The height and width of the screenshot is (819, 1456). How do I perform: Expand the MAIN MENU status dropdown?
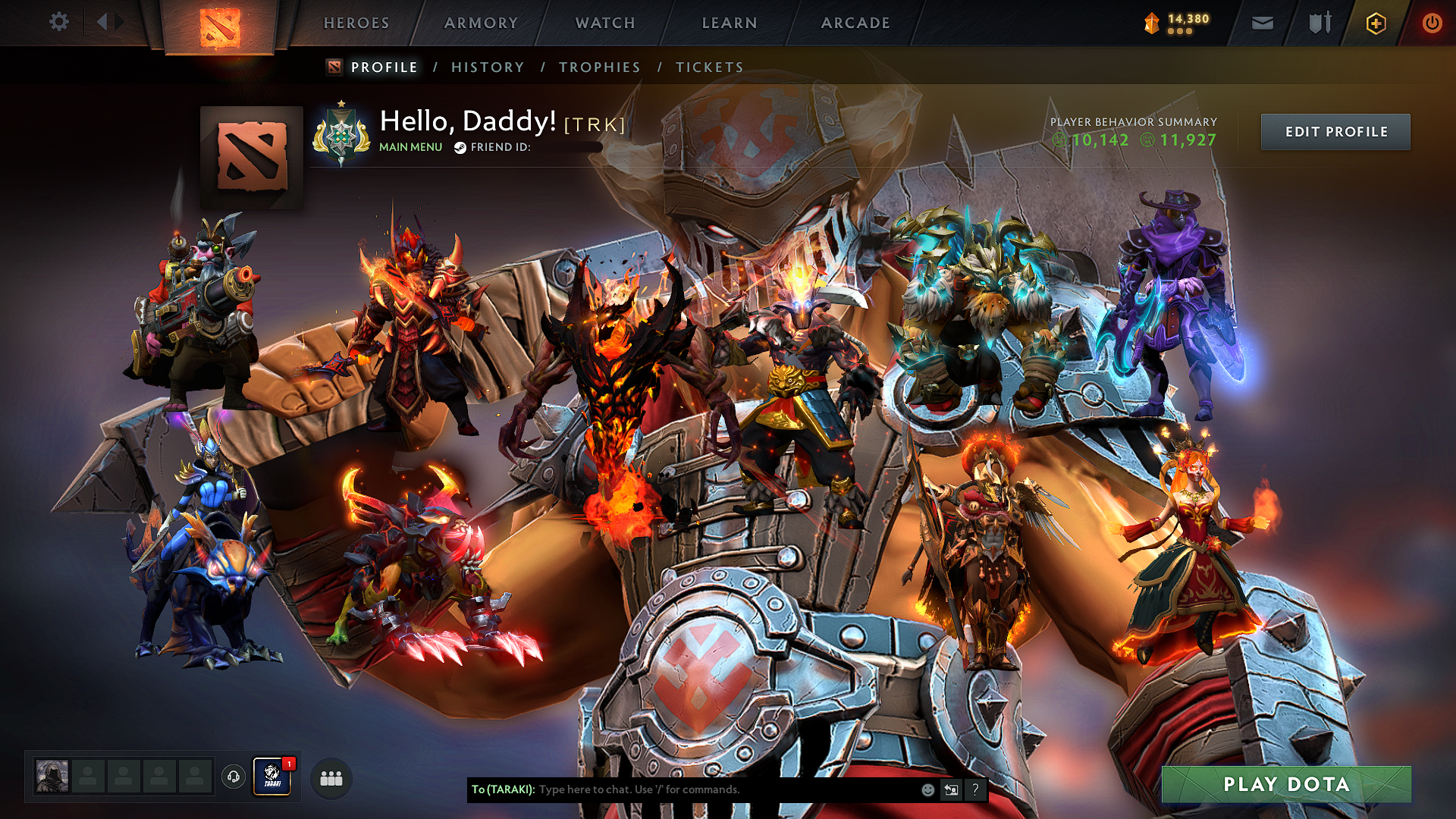410,147
